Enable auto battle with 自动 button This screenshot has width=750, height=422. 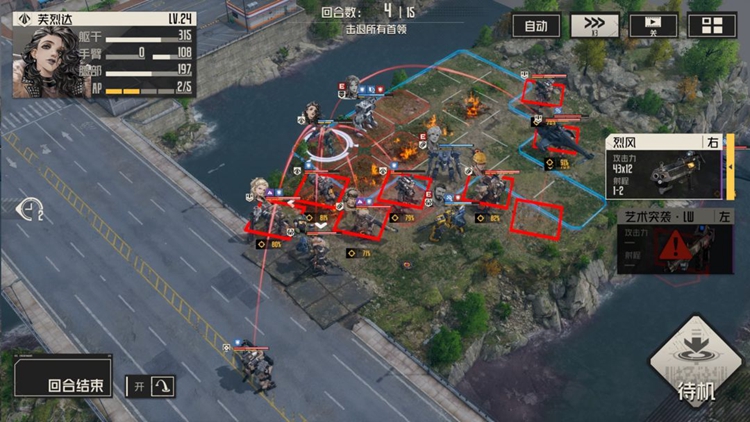(536, 26)
